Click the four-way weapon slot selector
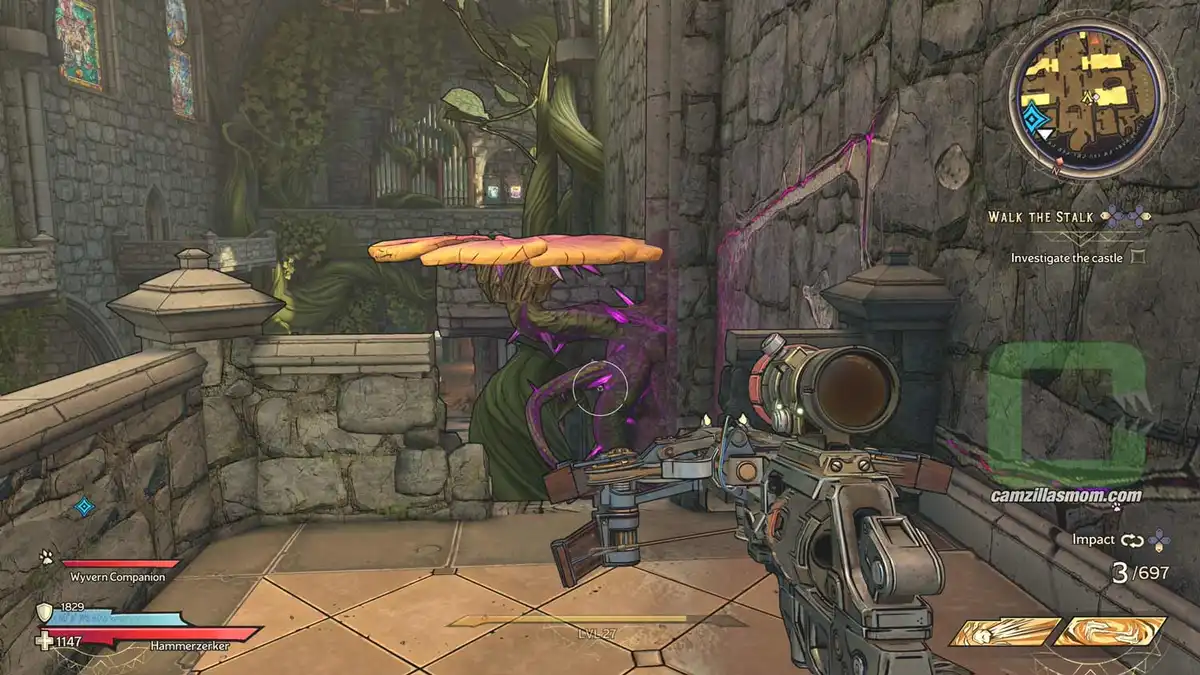1200x675 pixels. pyautogui.click(x=1158, y=541)
